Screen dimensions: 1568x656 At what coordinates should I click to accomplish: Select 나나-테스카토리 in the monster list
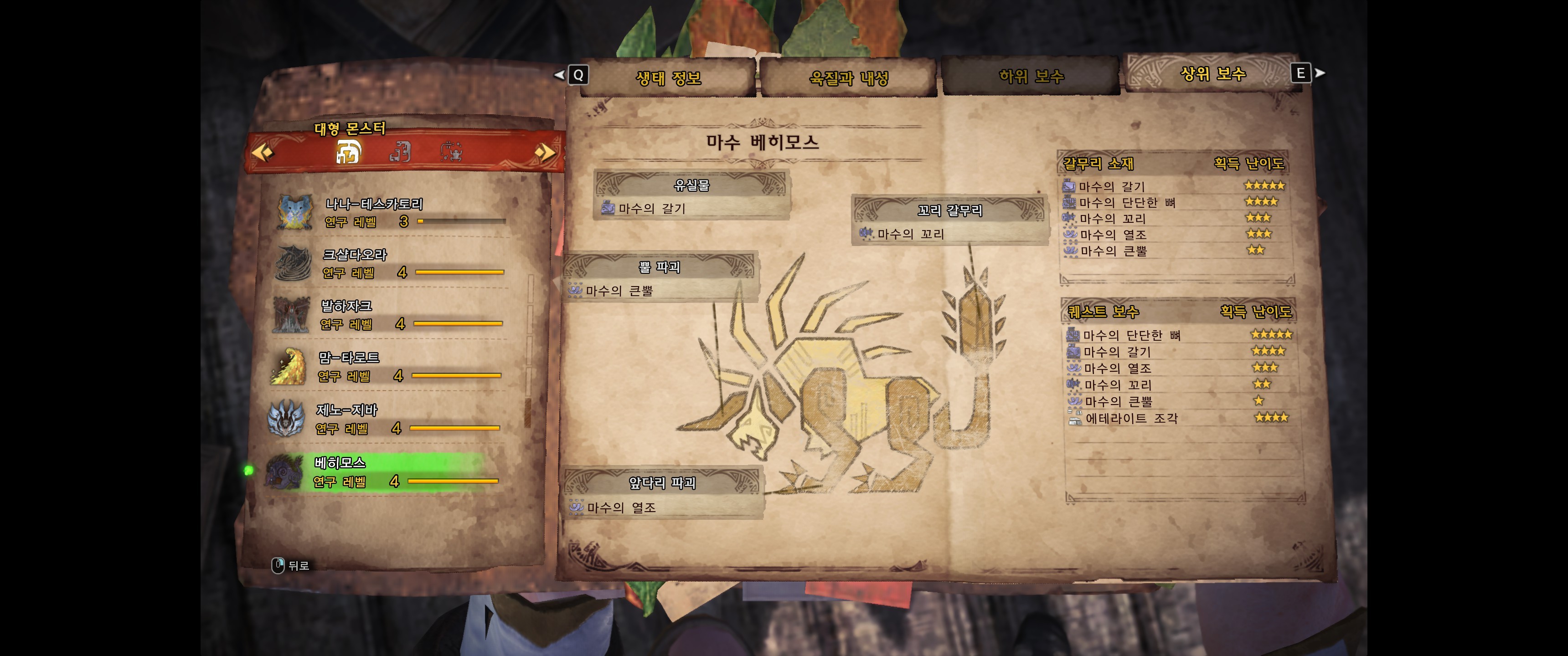tap(390, 212)
